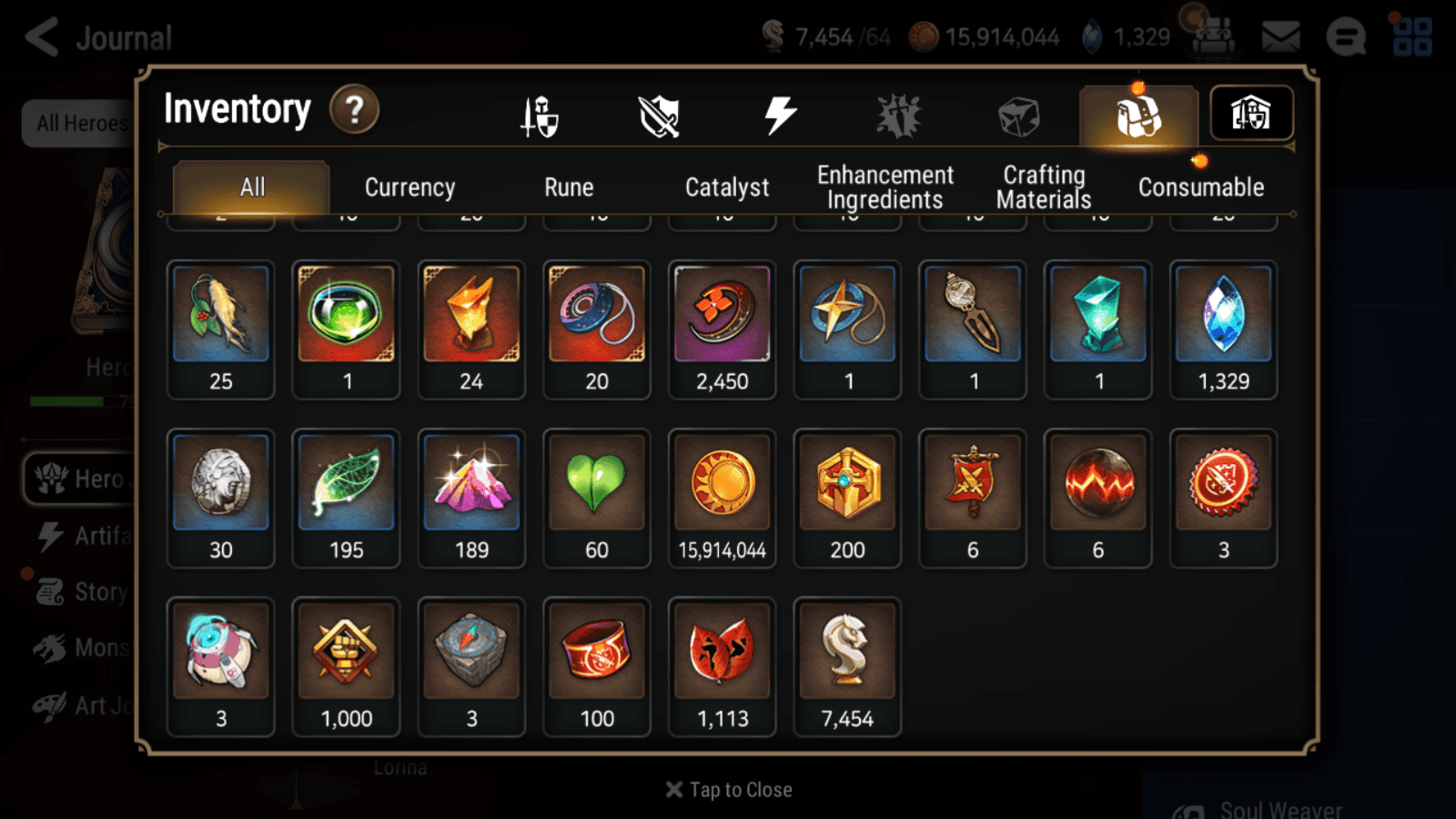The width and height of the screenshot is (1456, 819).
Task: Select the burst Exclusive Equipment category icon
Action: pyautogui.click(x=897, y=114)
